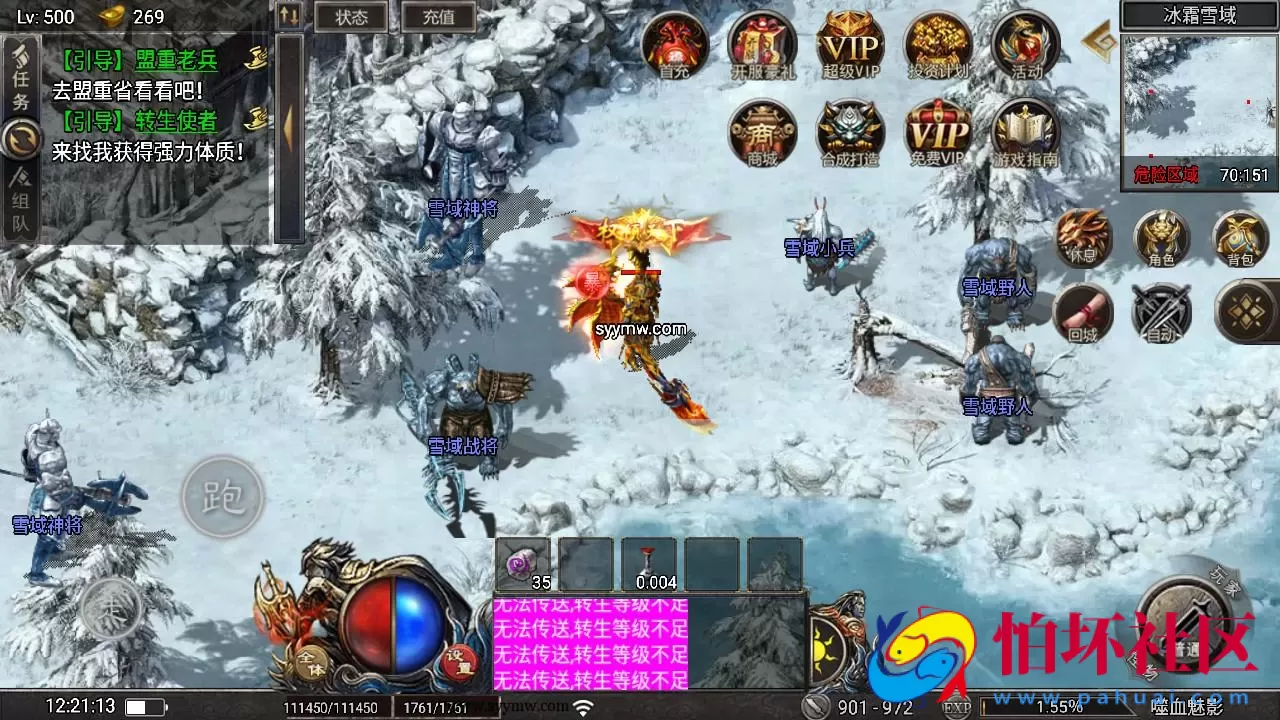Expand the top-left sort arrows panel

289,13
